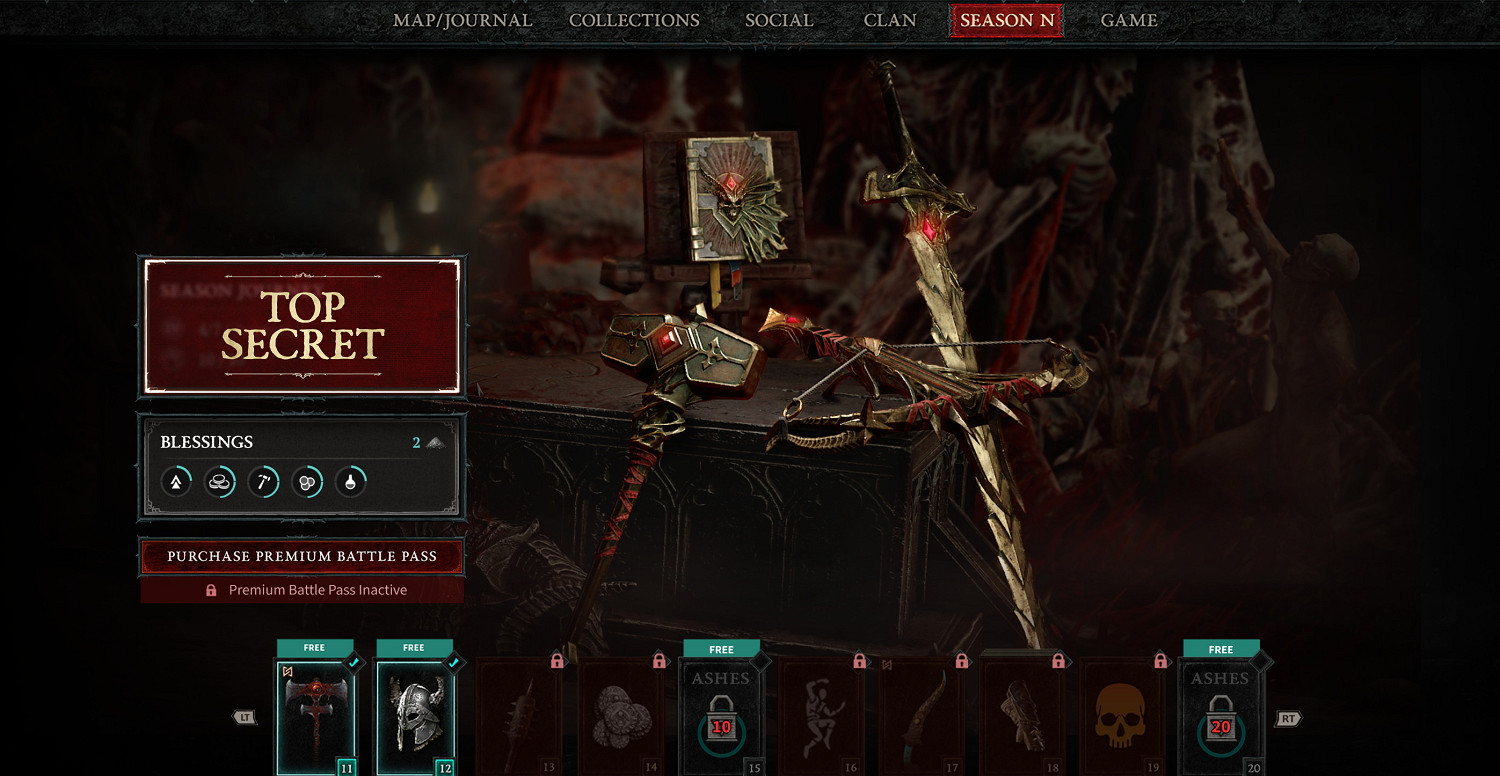The width and height of the screenshot is (1500, 776).
Task: Choose the gold coins blessing icon
Action: 220,482
